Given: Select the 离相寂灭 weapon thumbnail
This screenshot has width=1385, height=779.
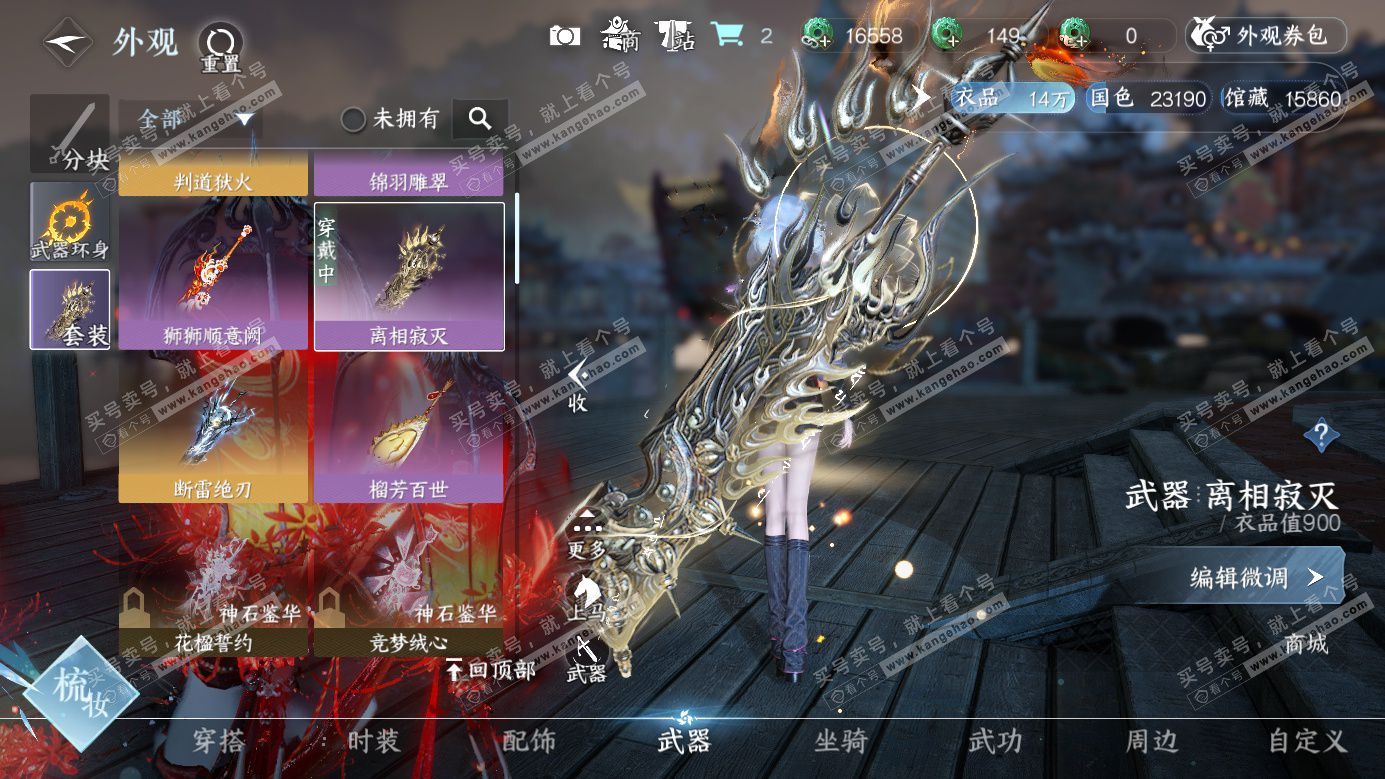Looking at the screenshot, I should point(409,277).
